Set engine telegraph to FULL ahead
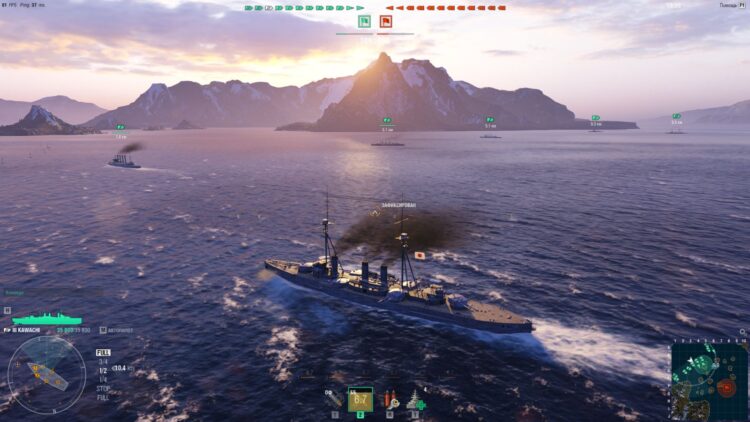The image size is (750, 422). 103,352
